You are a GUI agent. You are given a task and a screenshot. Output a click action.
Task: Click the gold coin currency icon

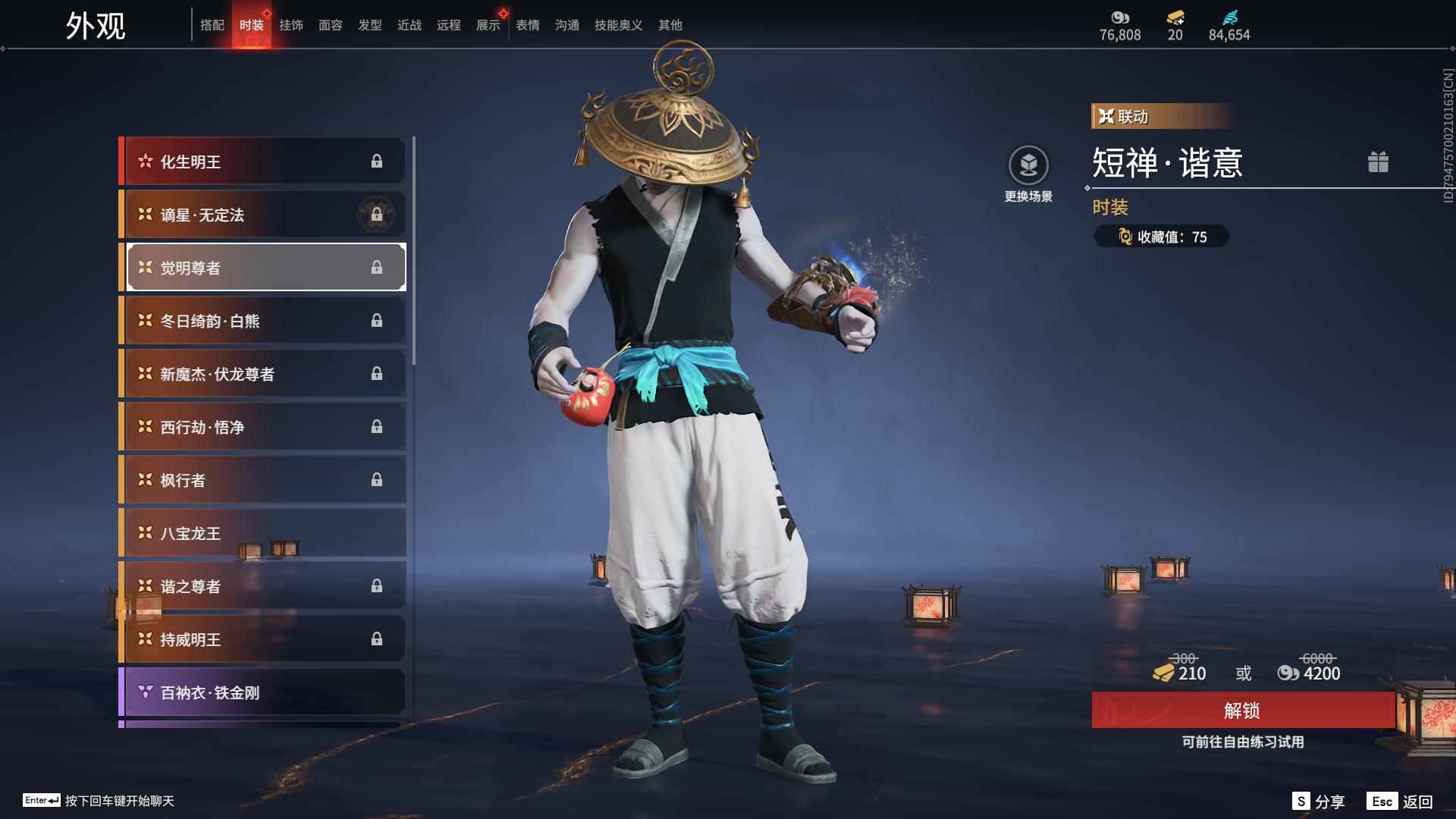click(x=1120, y=18)
